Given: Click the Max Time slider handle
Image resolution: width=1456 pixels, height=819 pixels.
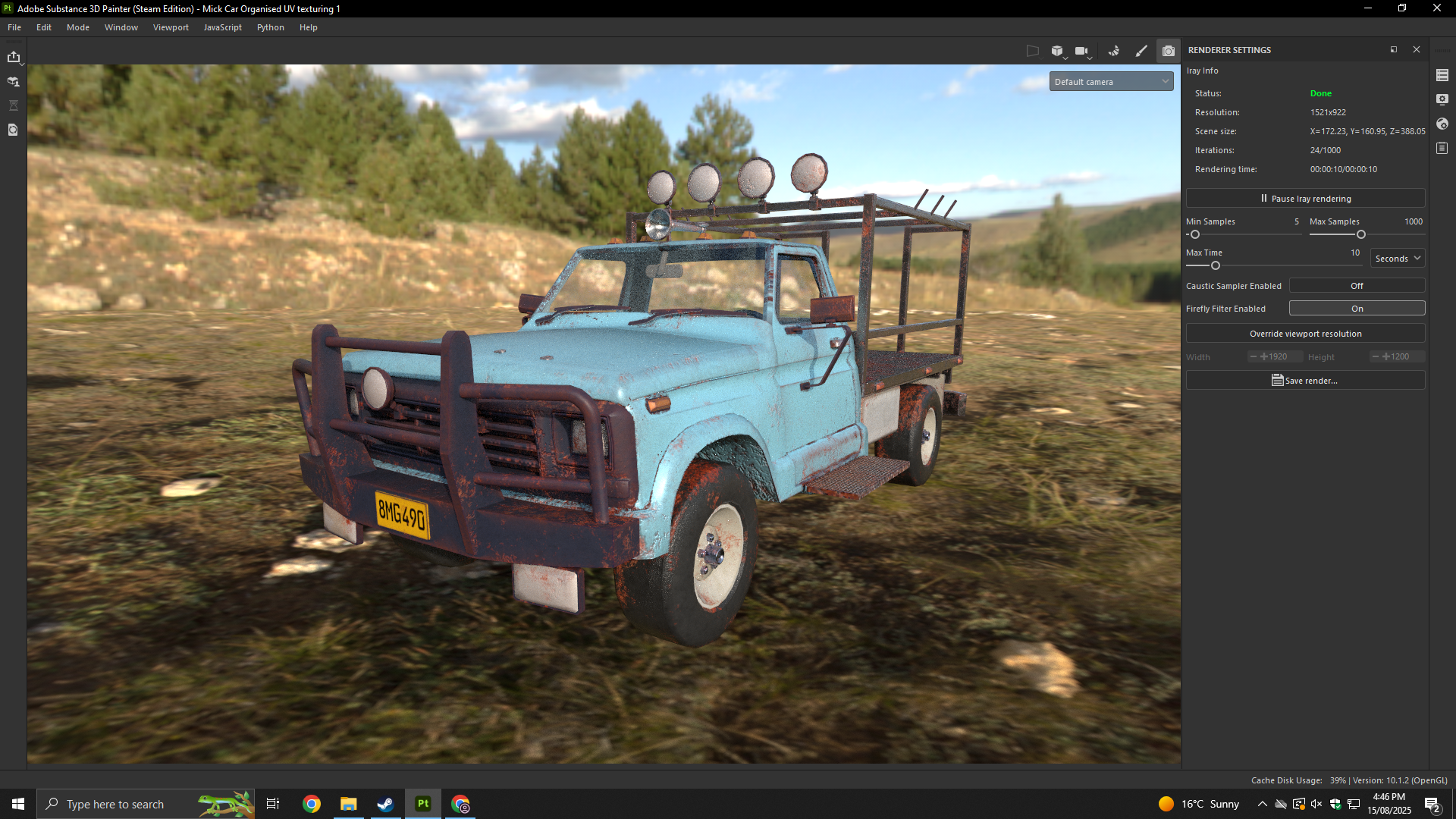Looking at the screenshot, I should tap(1216, 266).
